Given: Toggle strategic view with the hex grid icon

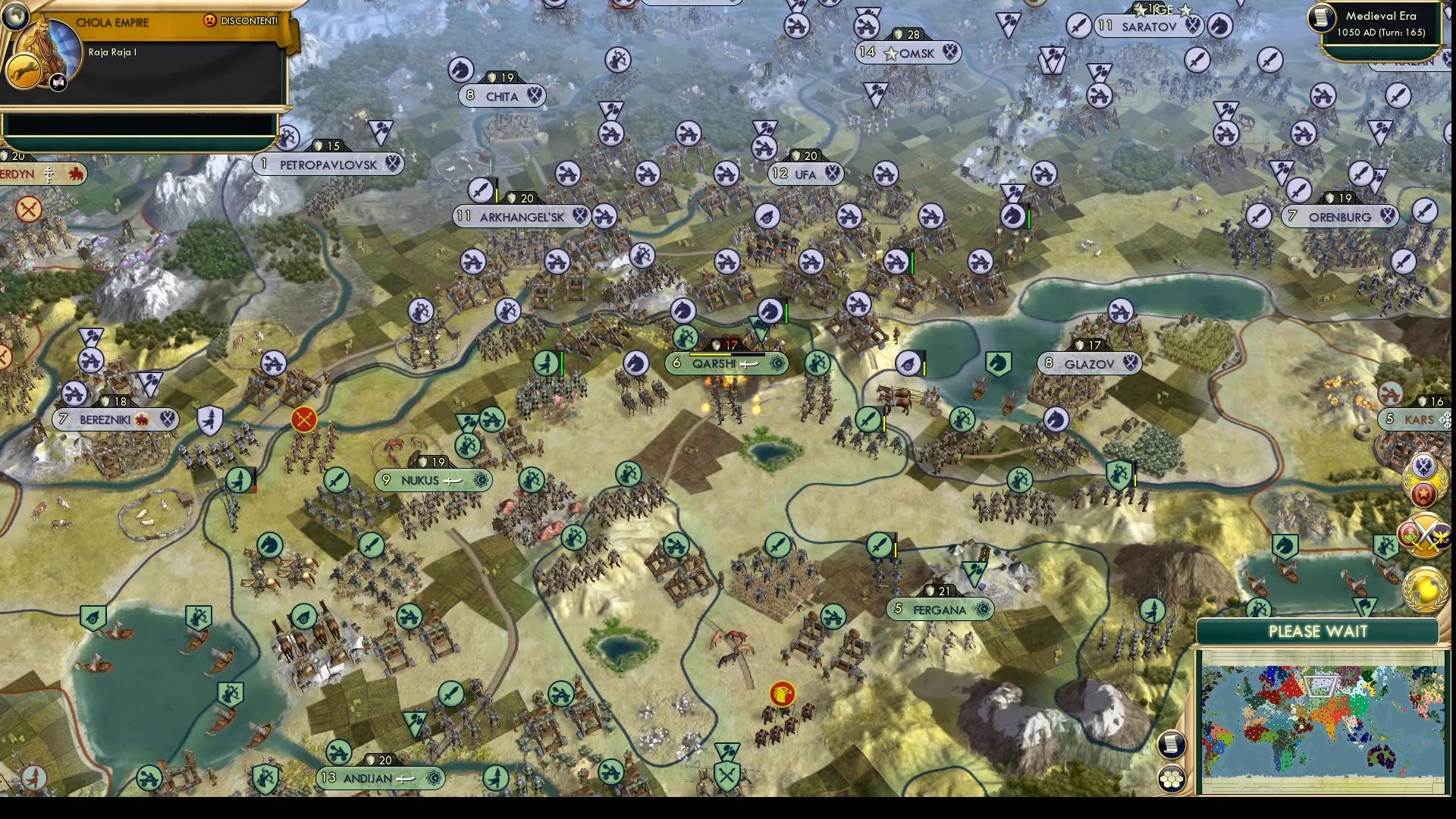Looking at the screenshot, I should (1172, 777).
